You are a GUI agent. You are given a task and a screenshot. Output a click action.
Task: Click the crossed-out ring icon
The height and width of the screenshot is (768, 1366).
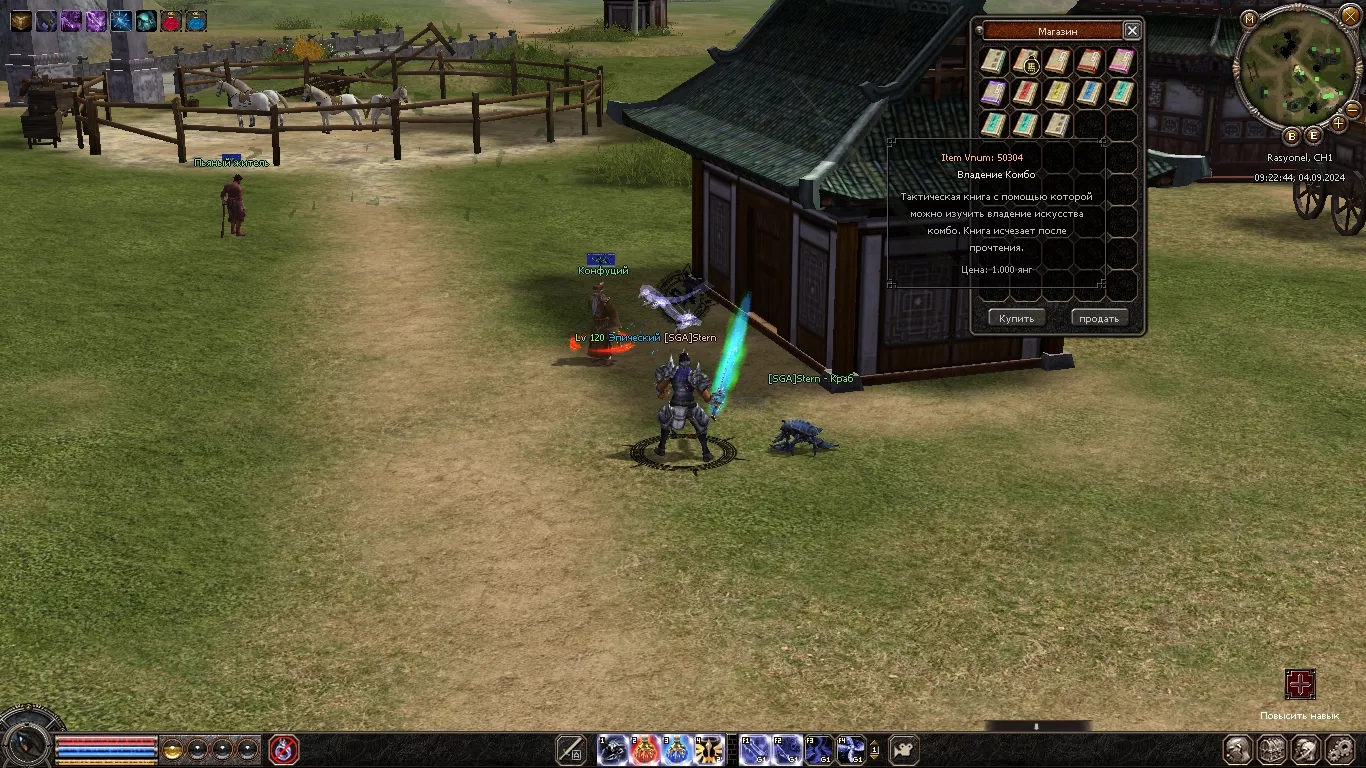coord(284,749)
